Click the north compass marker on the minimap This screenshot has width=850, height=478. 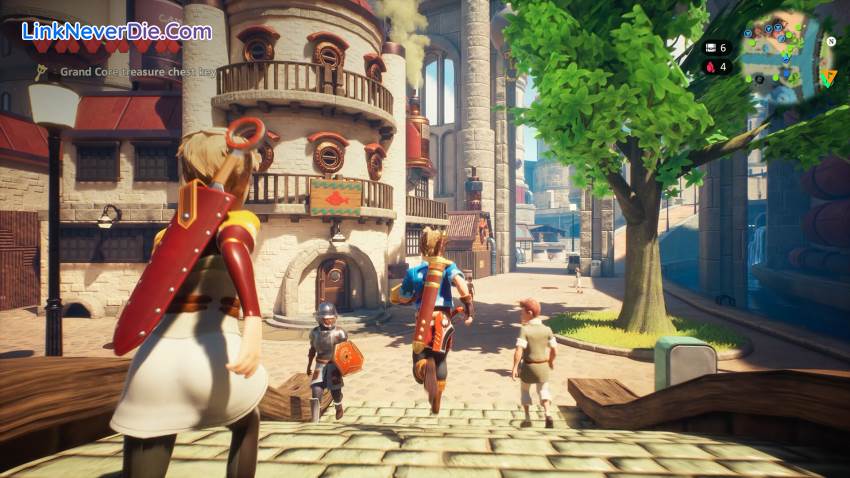[830, 41]
